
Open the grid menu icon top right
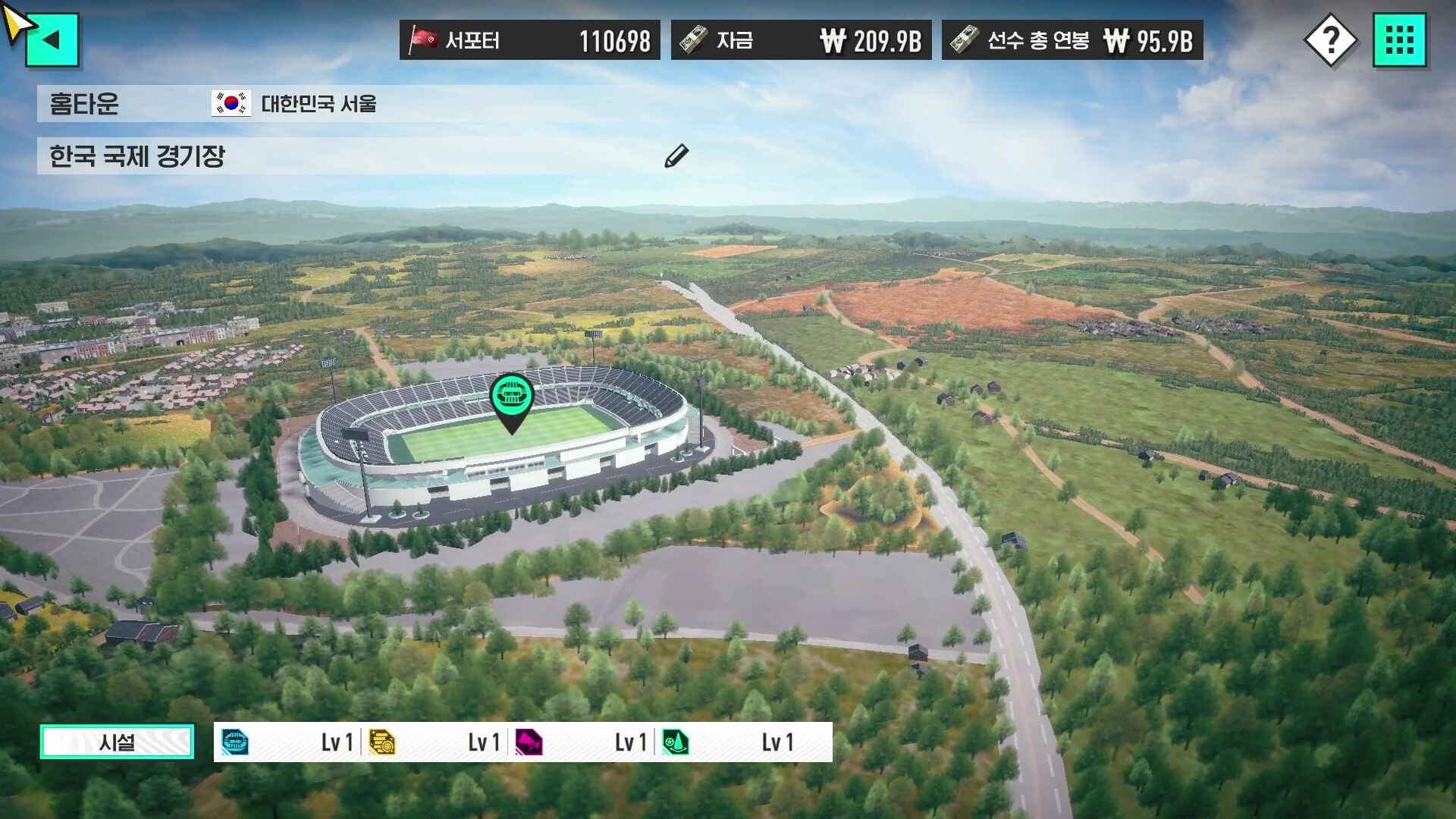pyautogui.click(x=1401, y=39)
